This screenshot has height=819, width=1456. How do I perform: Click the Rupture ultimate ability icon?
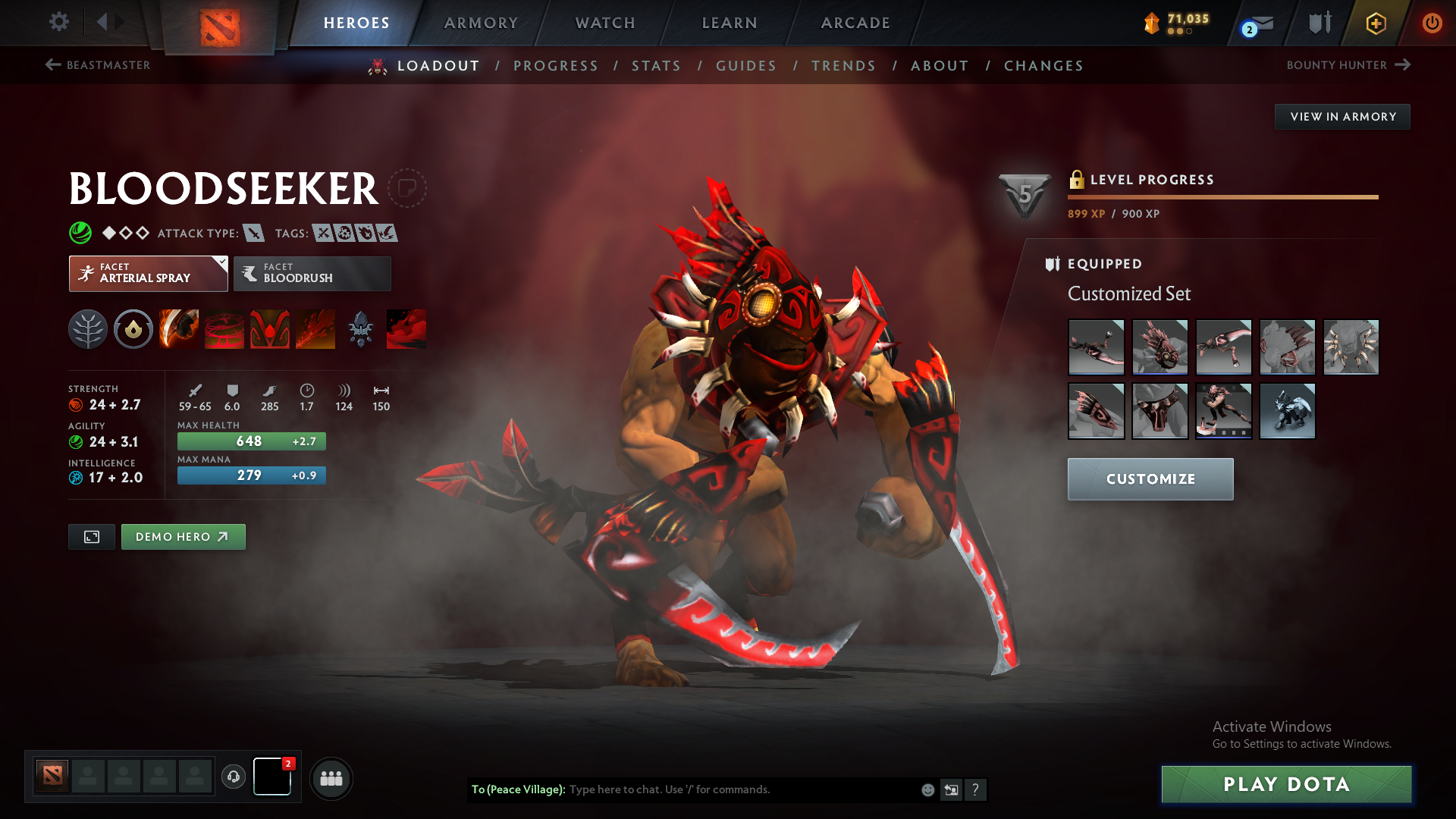[315, 329]
